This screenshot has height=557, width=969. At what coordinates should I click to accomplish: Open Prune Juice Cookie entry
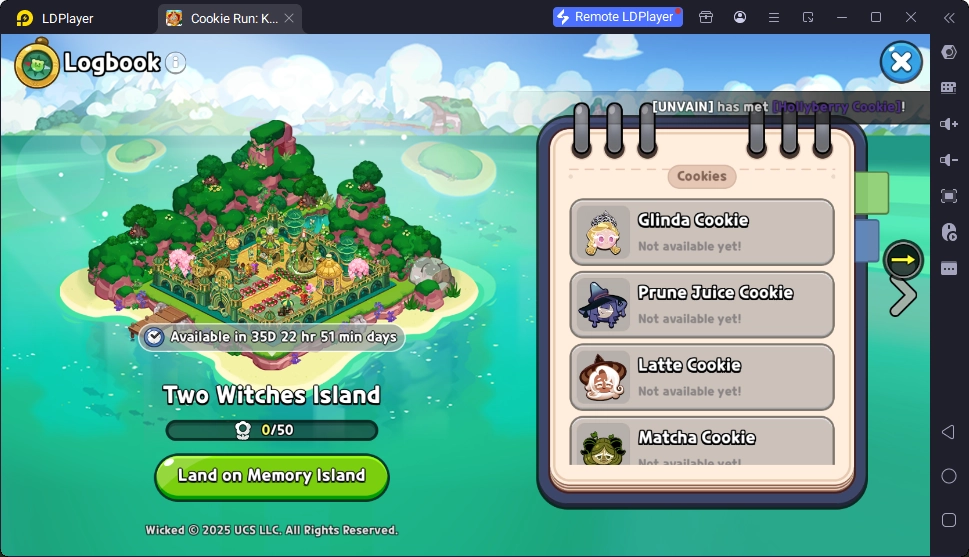[x=701, y=304]
